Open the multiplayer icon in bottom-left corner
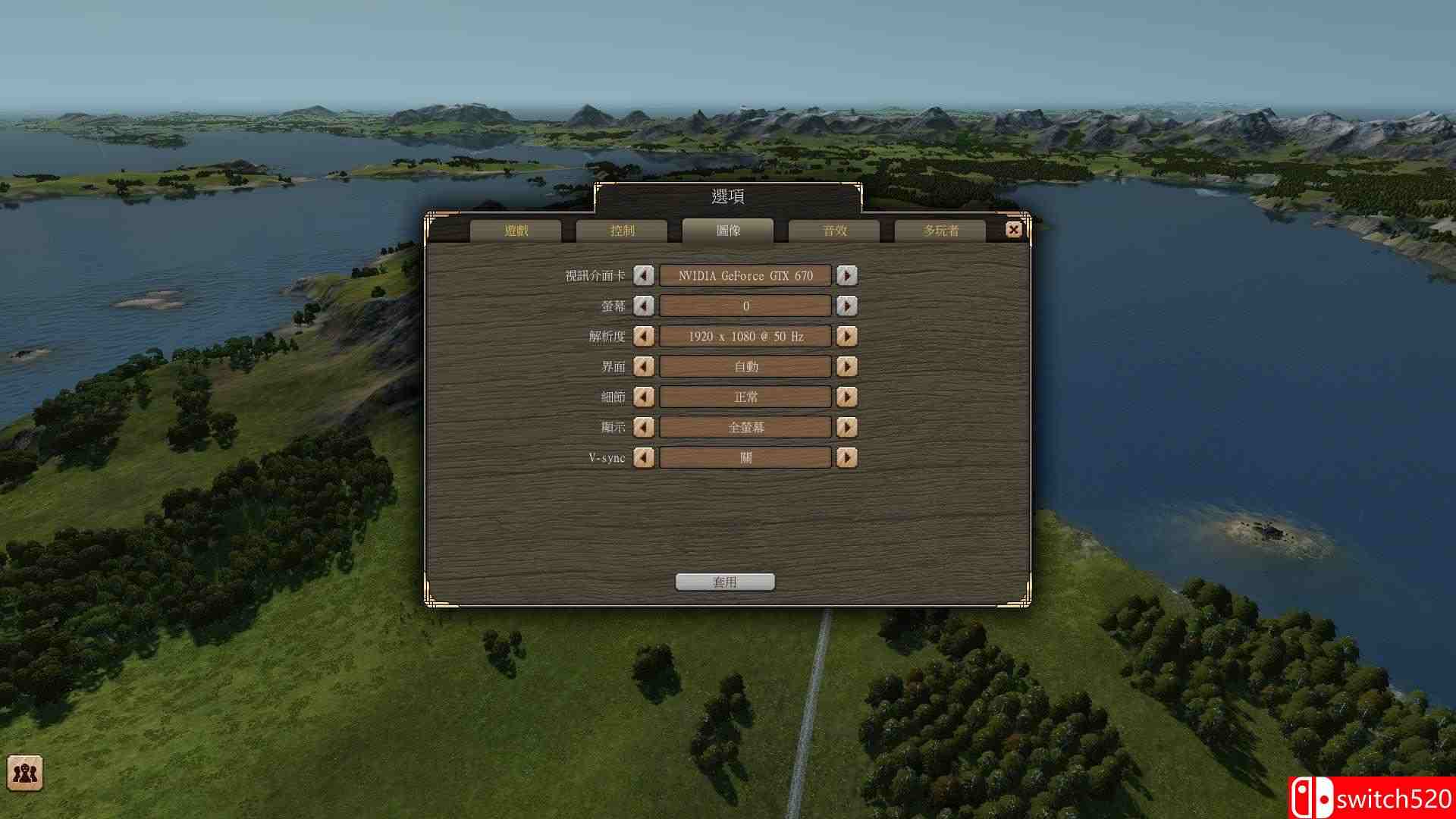Image resolution: width=1456 pixels, height=819 pixels. click(25, 773)
